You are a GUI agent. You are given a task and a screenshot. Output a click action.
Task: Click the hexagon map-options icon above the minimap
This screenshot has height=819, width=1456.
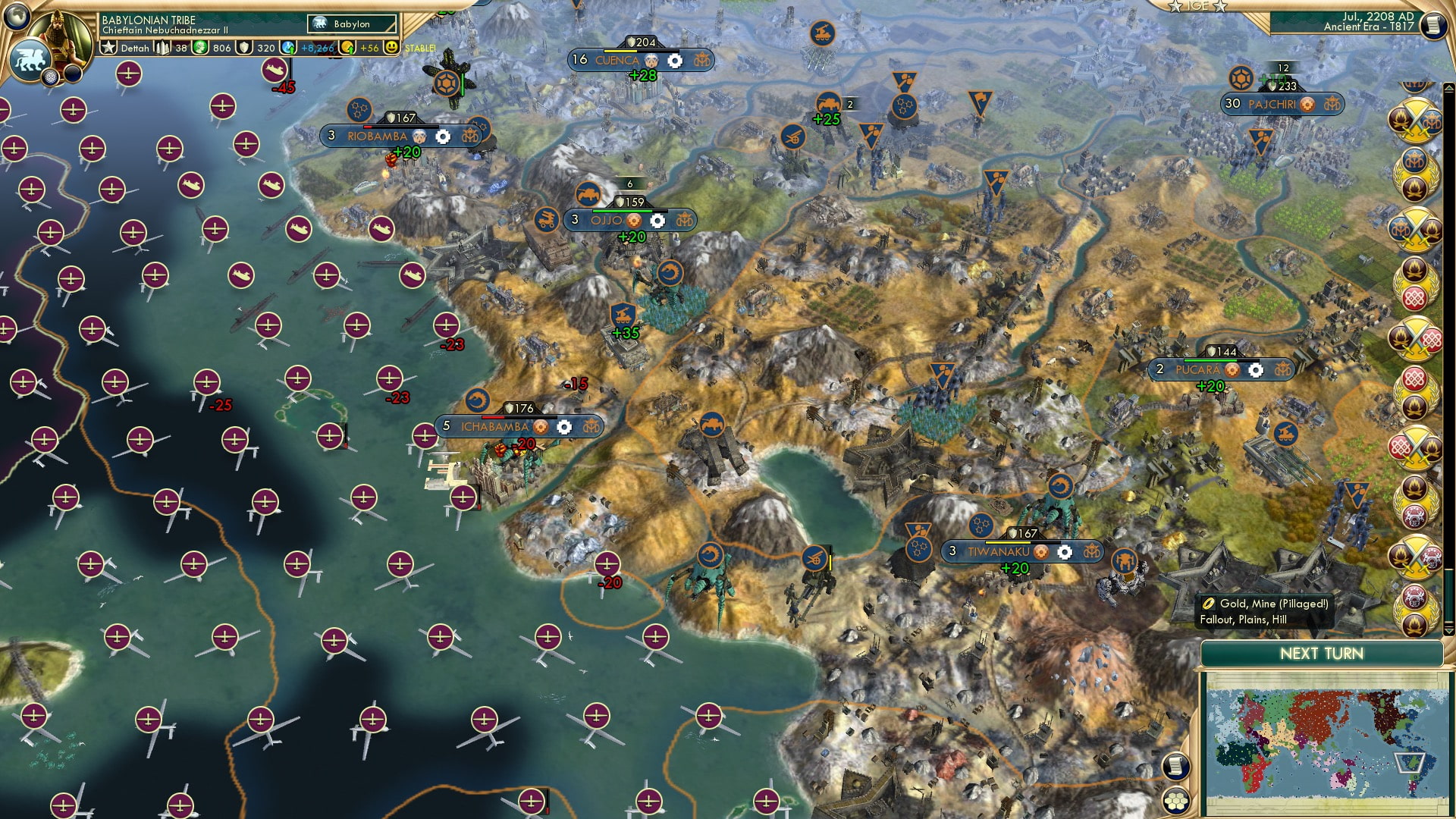[1176, 802]
